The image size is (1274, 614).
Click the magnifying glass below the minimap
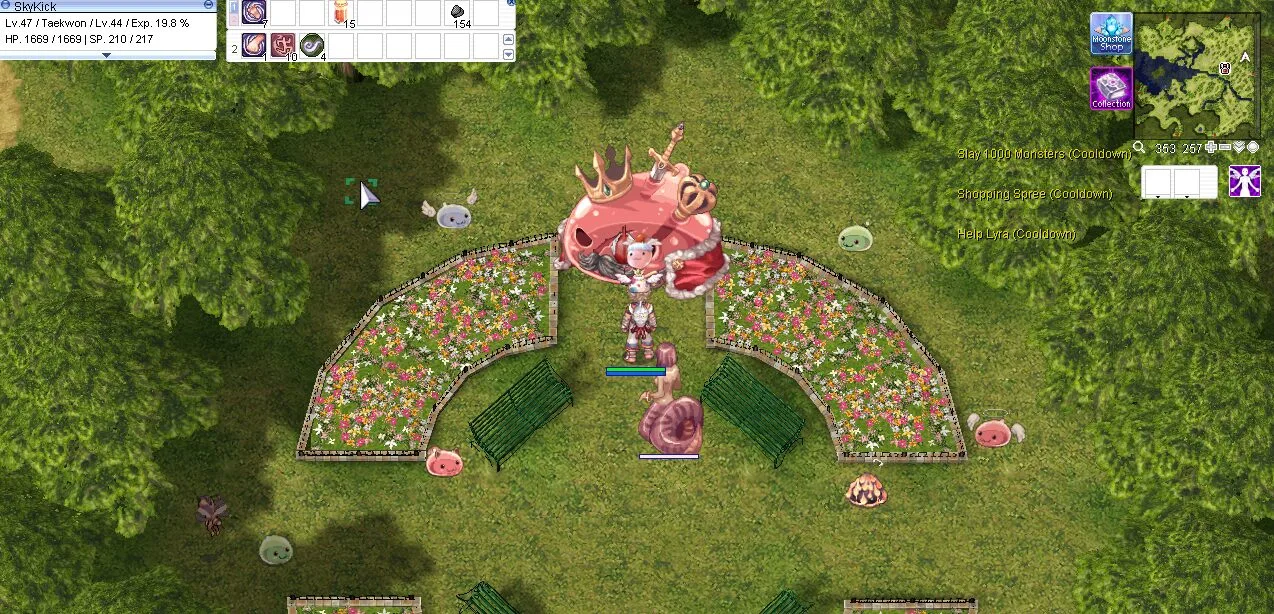point(1139,148)
